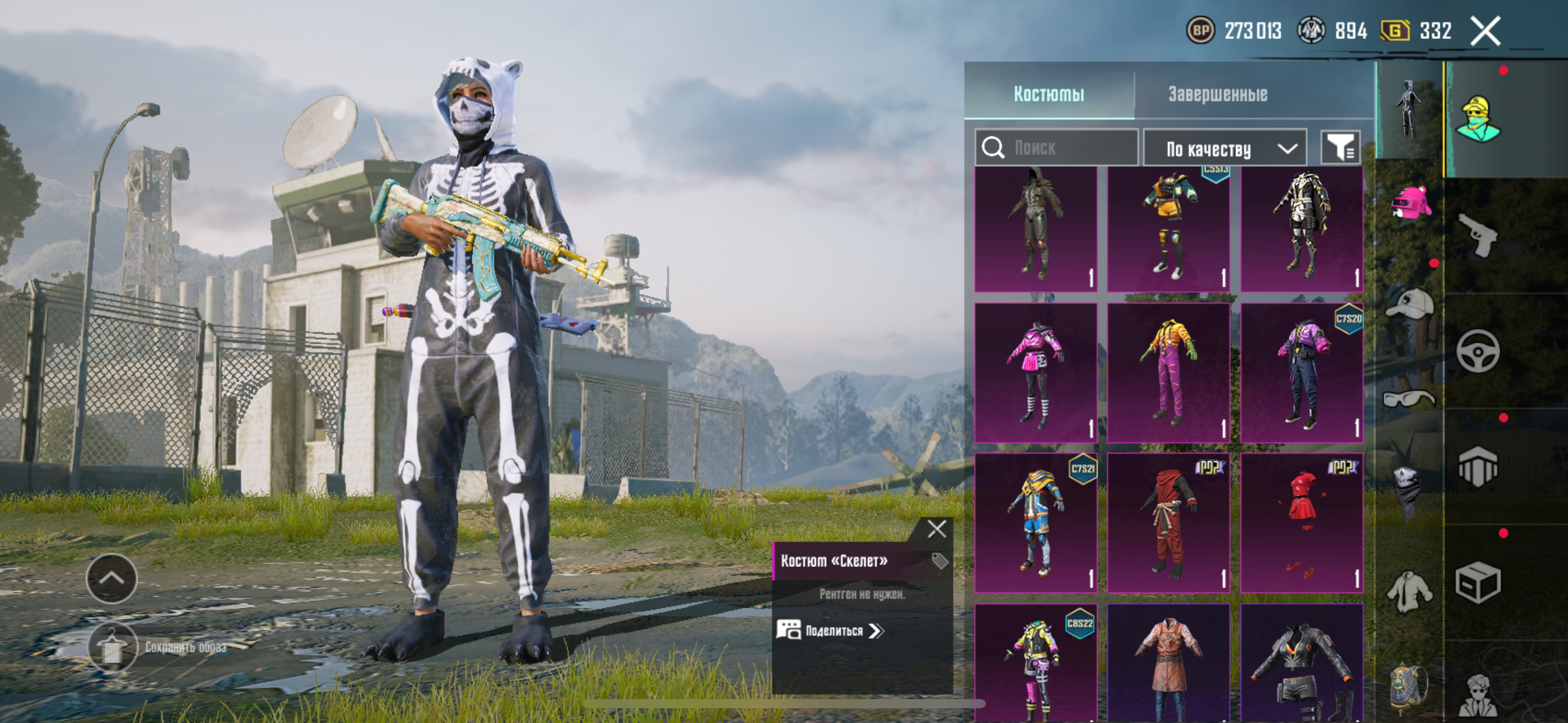Pick the red dress costume

tap(1301, 522)
